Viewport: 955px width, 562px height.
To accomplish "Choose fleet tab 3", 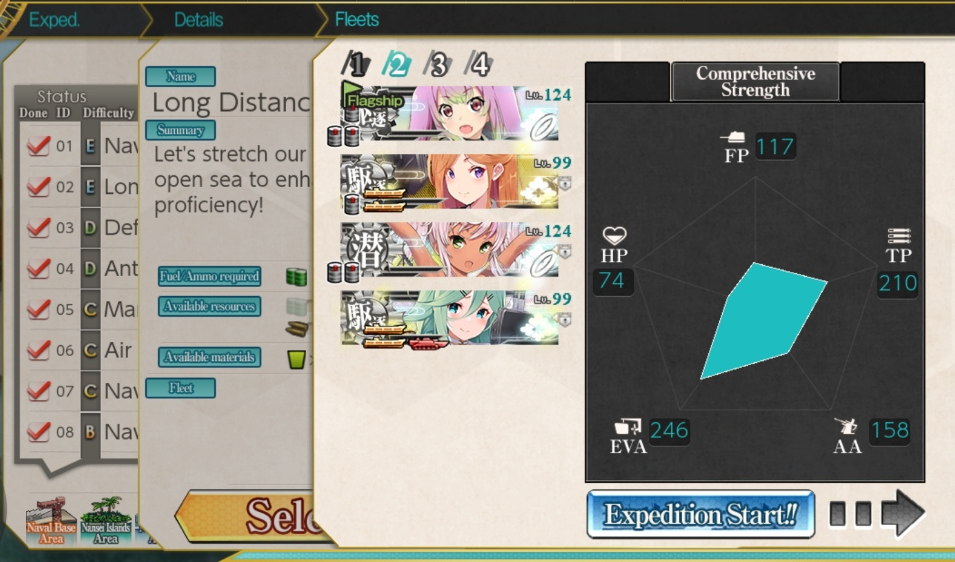I will coord(438,65).
